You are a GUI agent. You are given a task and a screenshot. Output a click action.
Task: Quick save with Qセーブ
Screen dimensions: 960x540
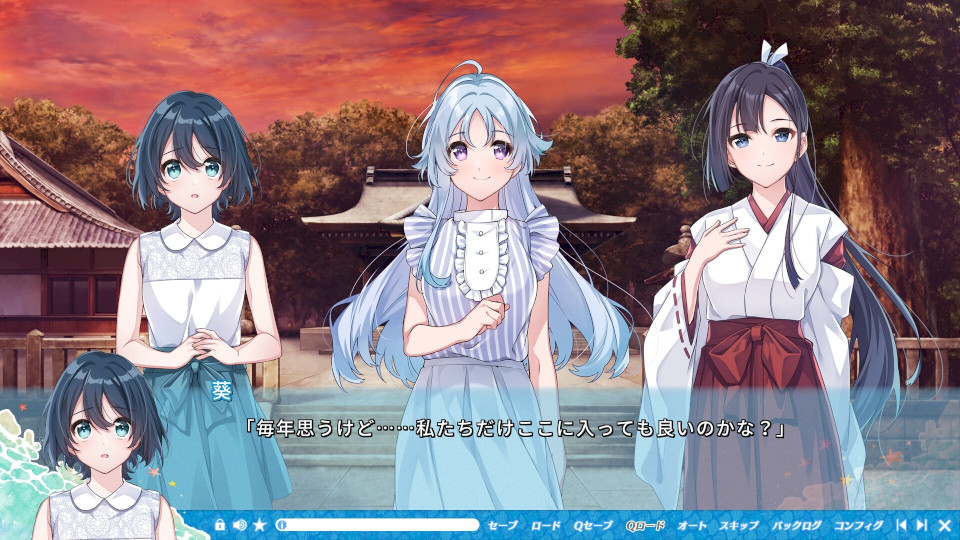tap(593, 525)
